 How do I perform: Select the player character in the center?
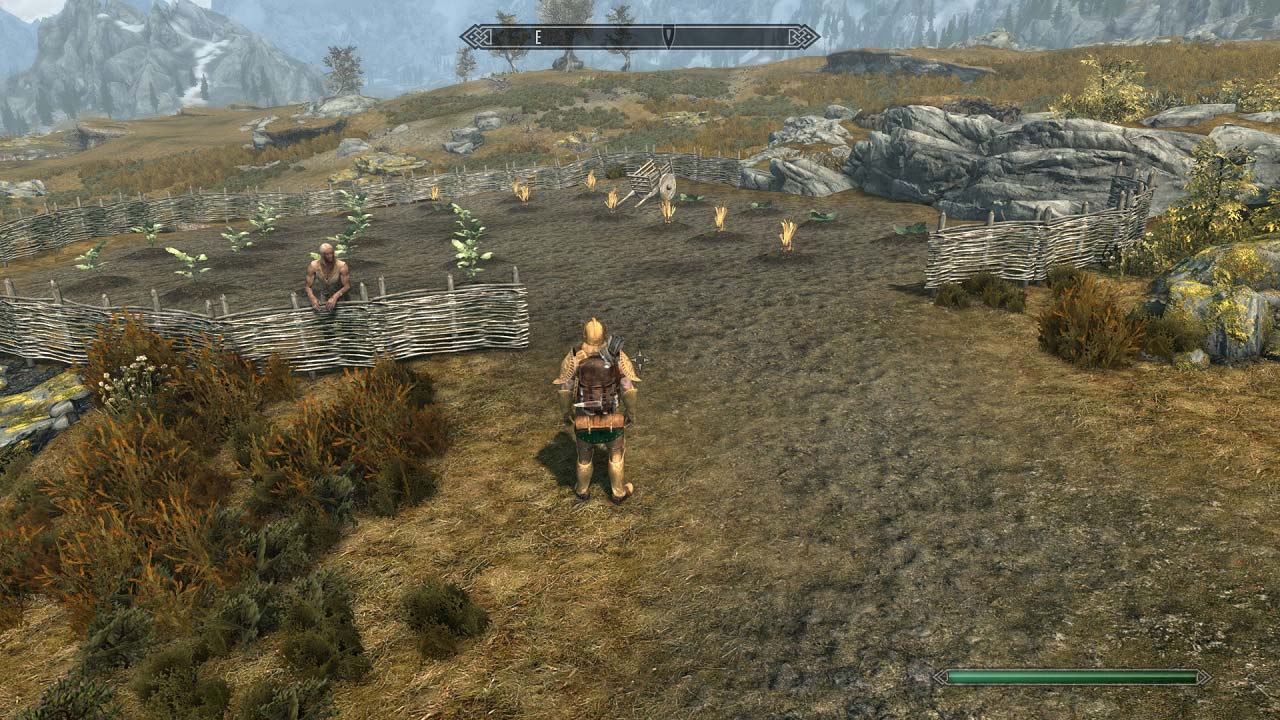[x=598, y=410]
